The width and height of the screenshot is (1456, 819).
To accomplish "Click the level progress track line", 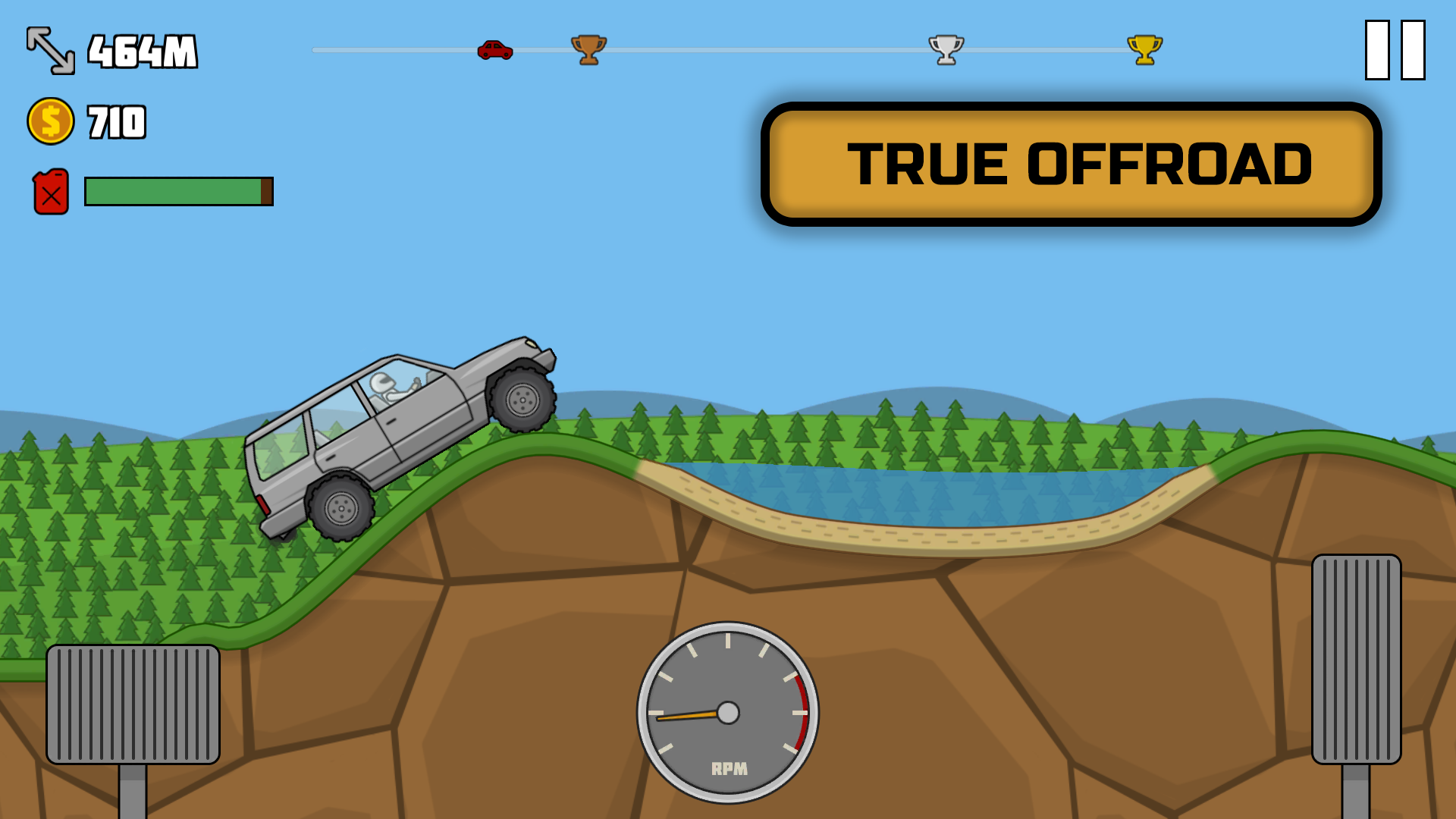I will pos(758,49).
